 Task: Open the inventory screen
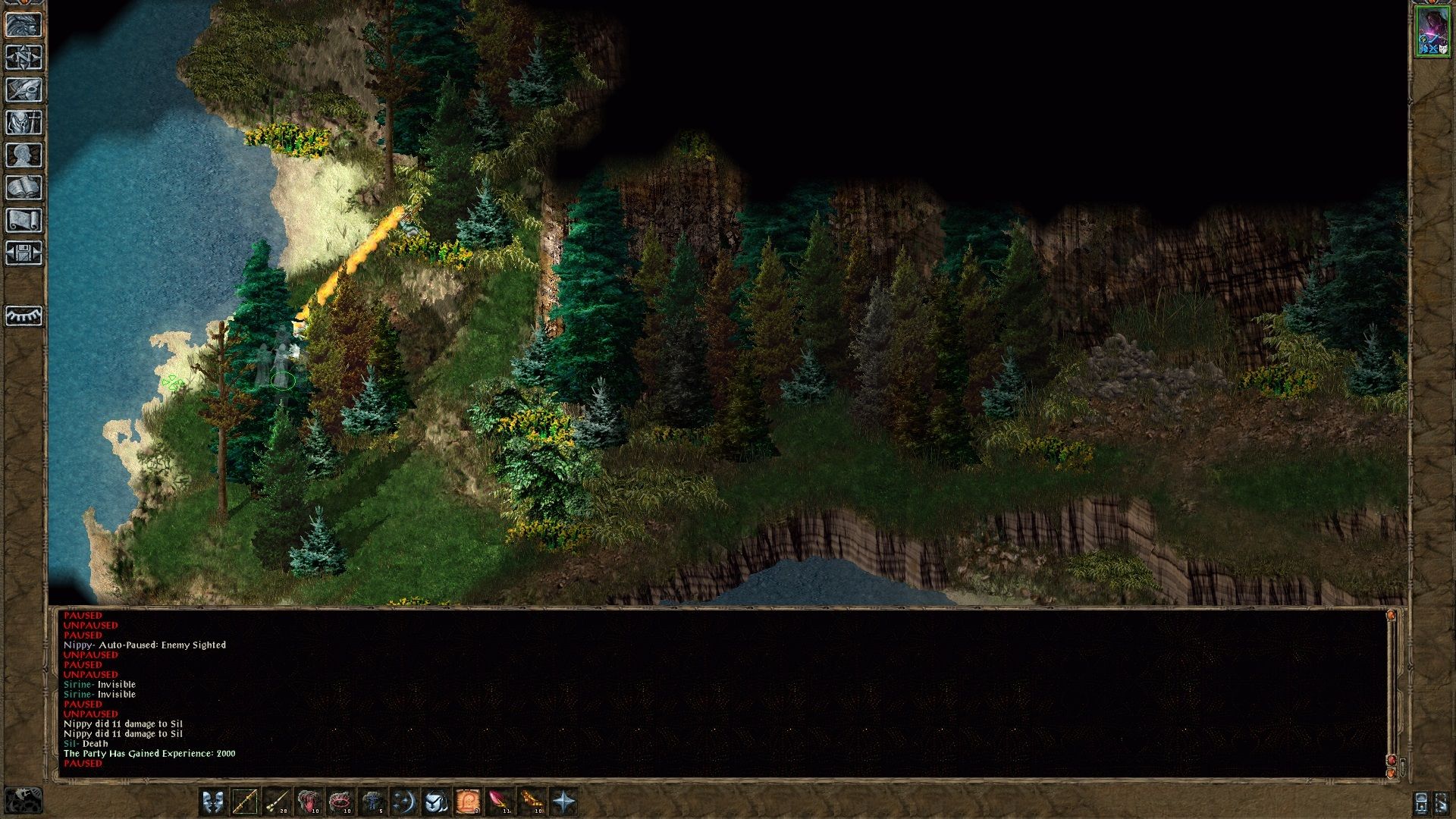click(24, 123)
